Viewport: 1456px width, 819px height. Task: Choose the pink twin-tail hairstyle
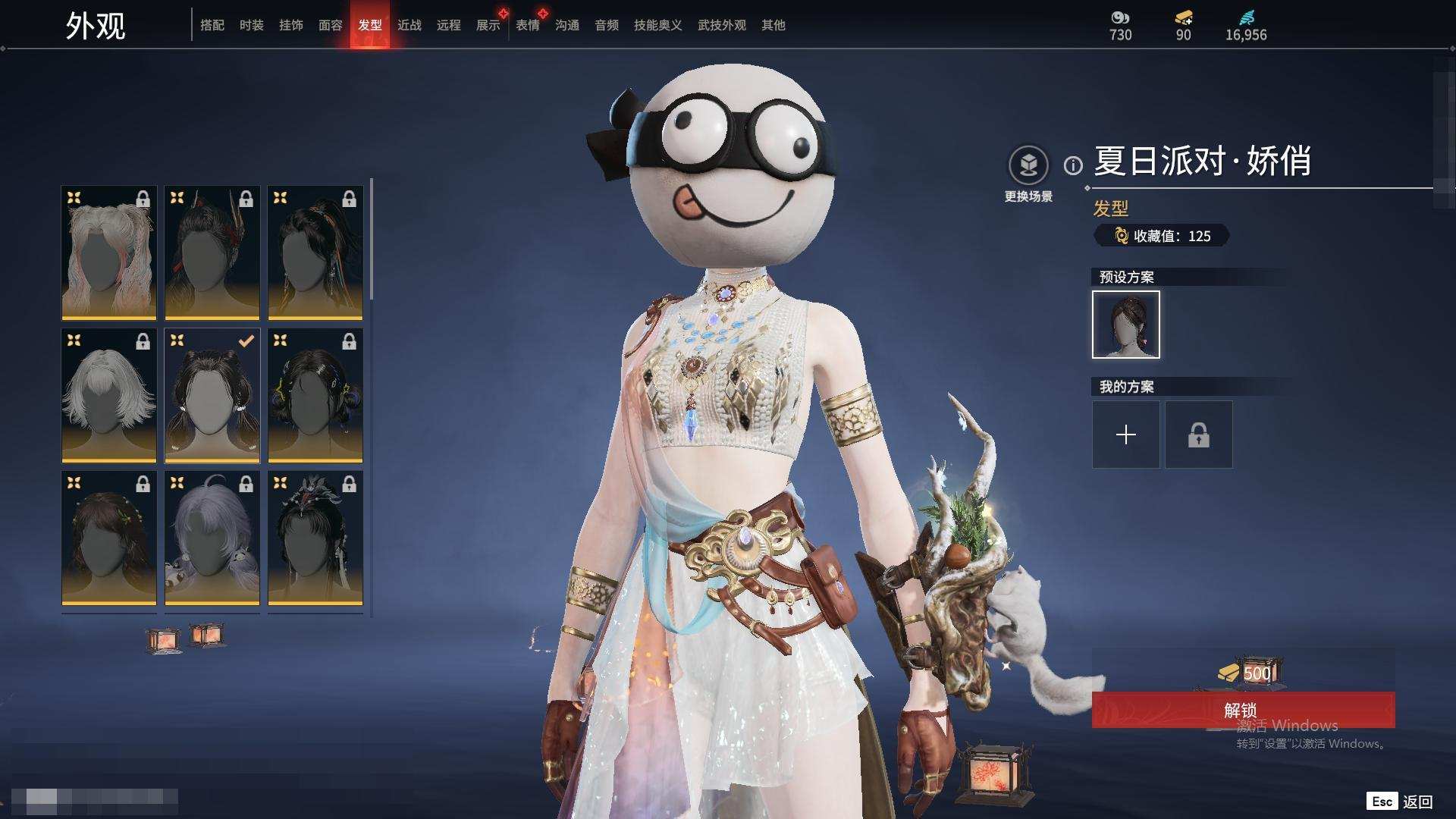(109, 253)
